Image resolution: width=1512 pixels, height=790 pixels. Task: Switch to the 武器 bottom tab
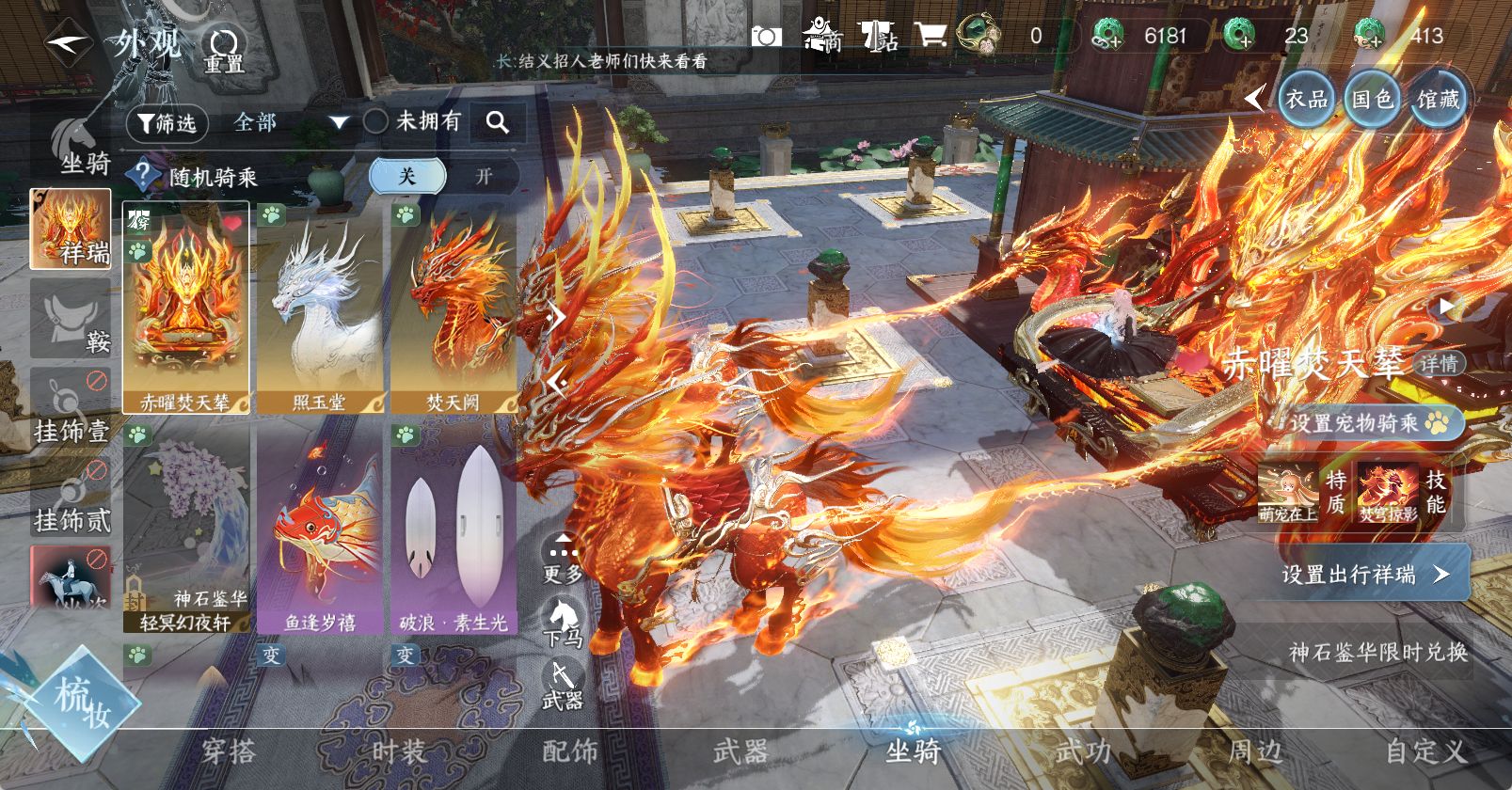pos(740,752)
